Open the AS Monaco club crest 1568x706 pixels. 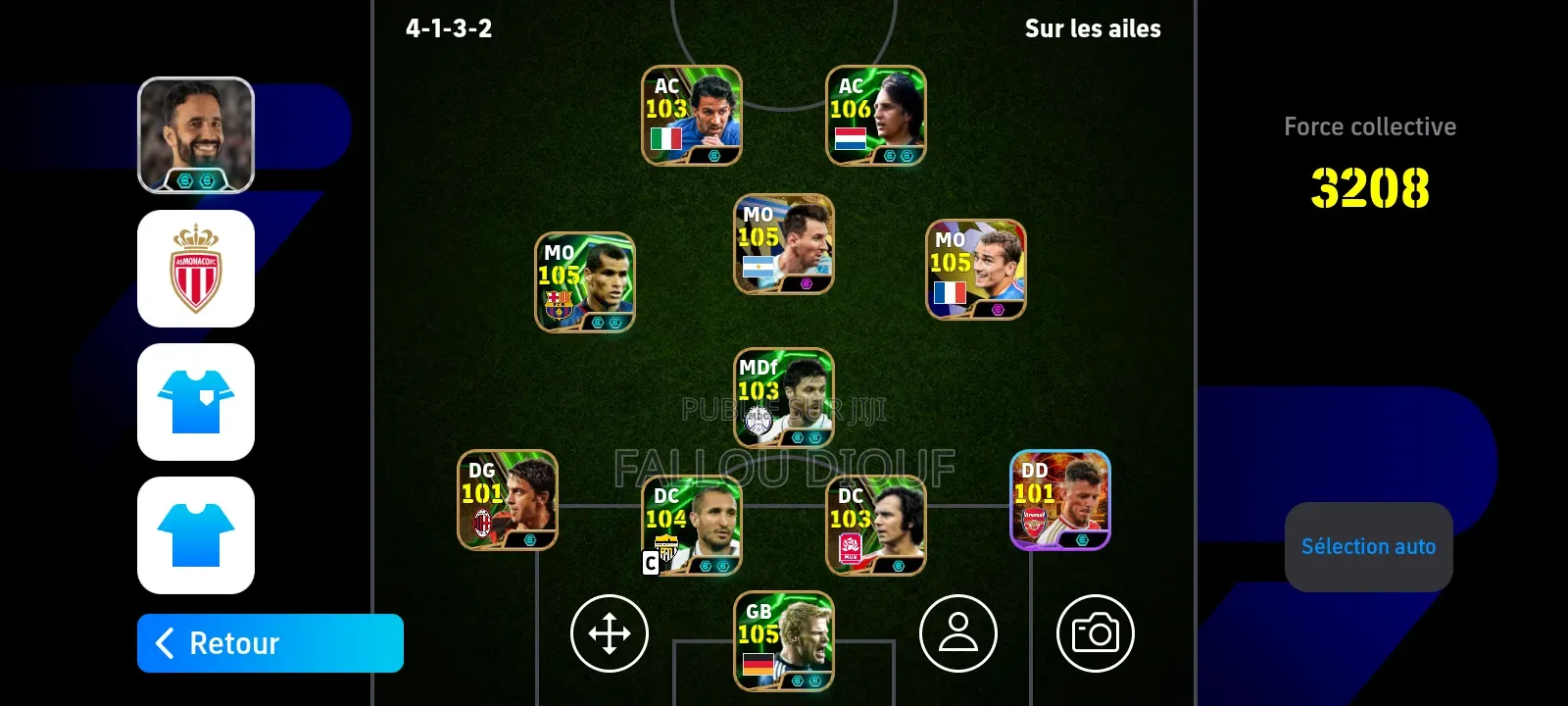[x=196, y=269]
